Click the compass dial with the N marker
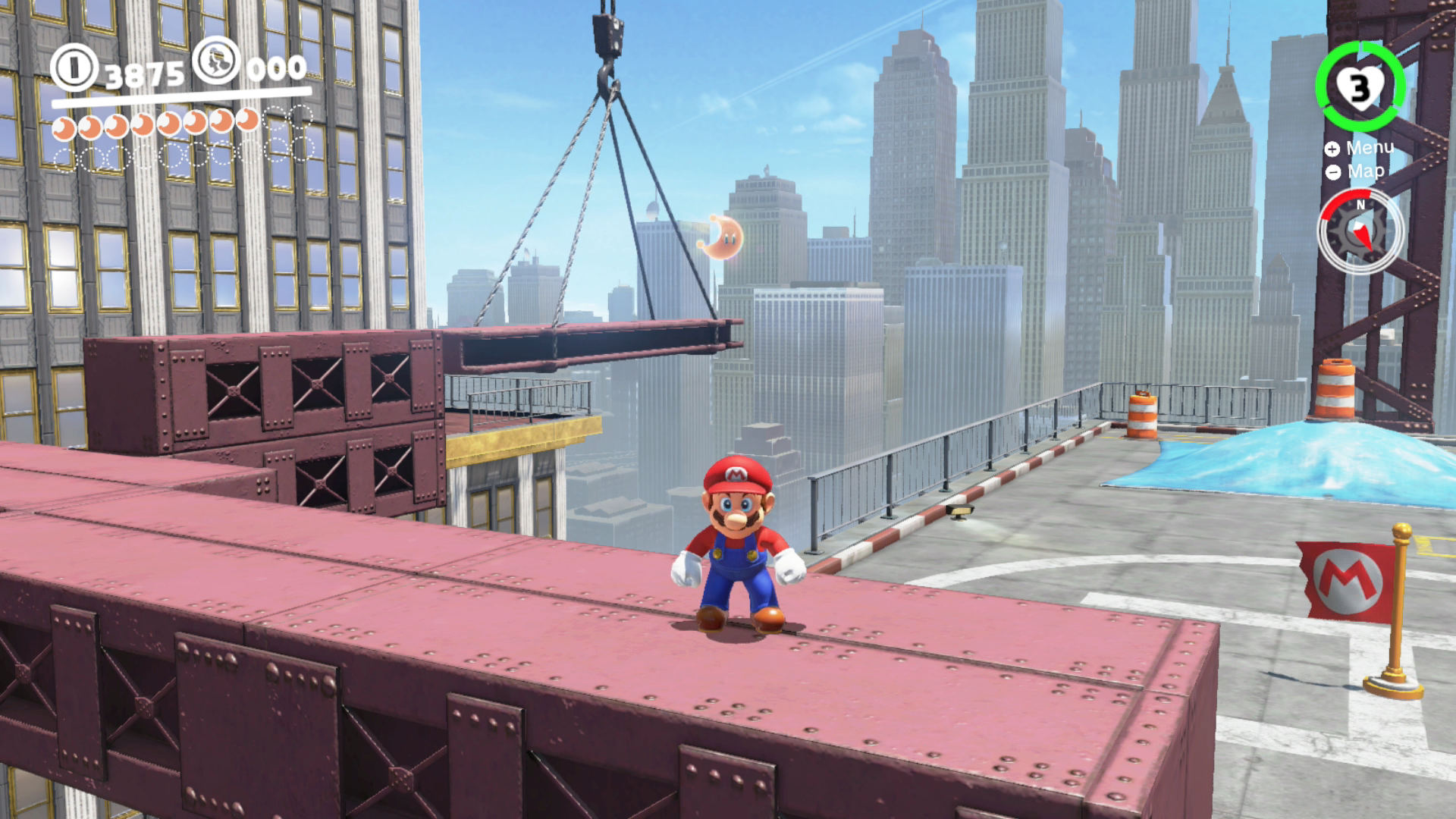Viewport: 1456px width, 819px height. pyautogui.click(x=1360, y=230)
